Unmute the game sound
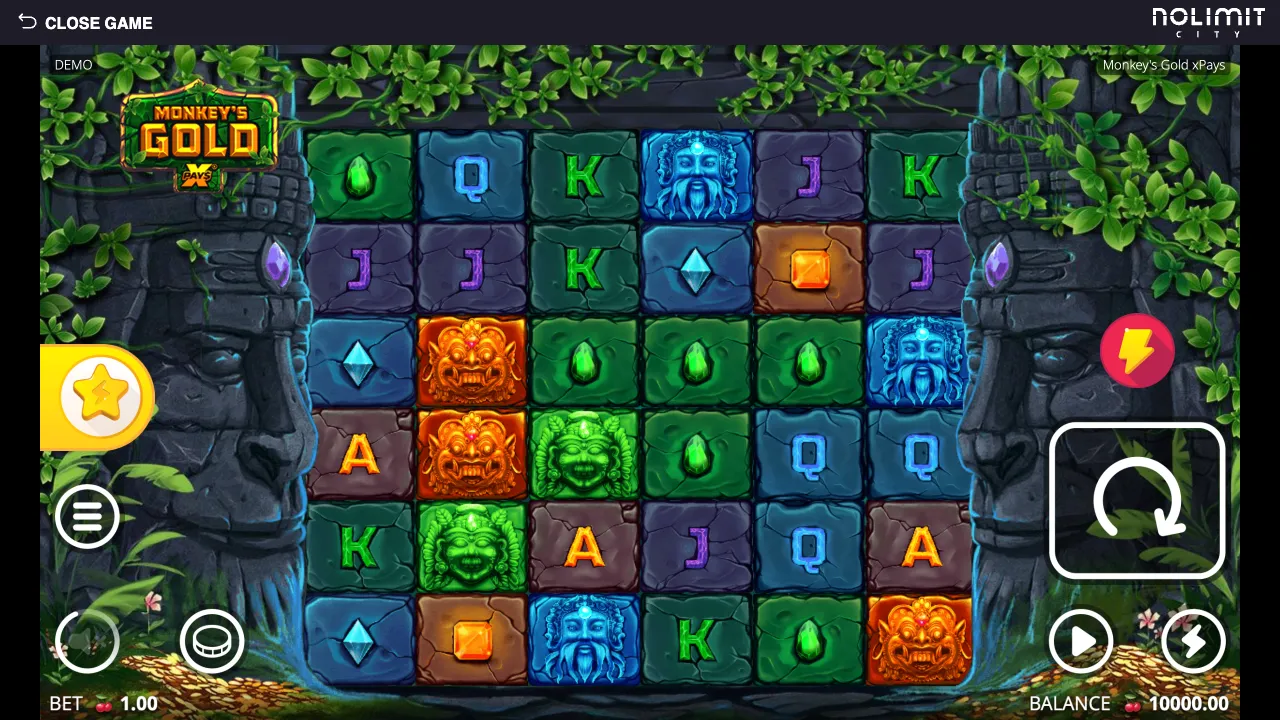 [88, 641]
